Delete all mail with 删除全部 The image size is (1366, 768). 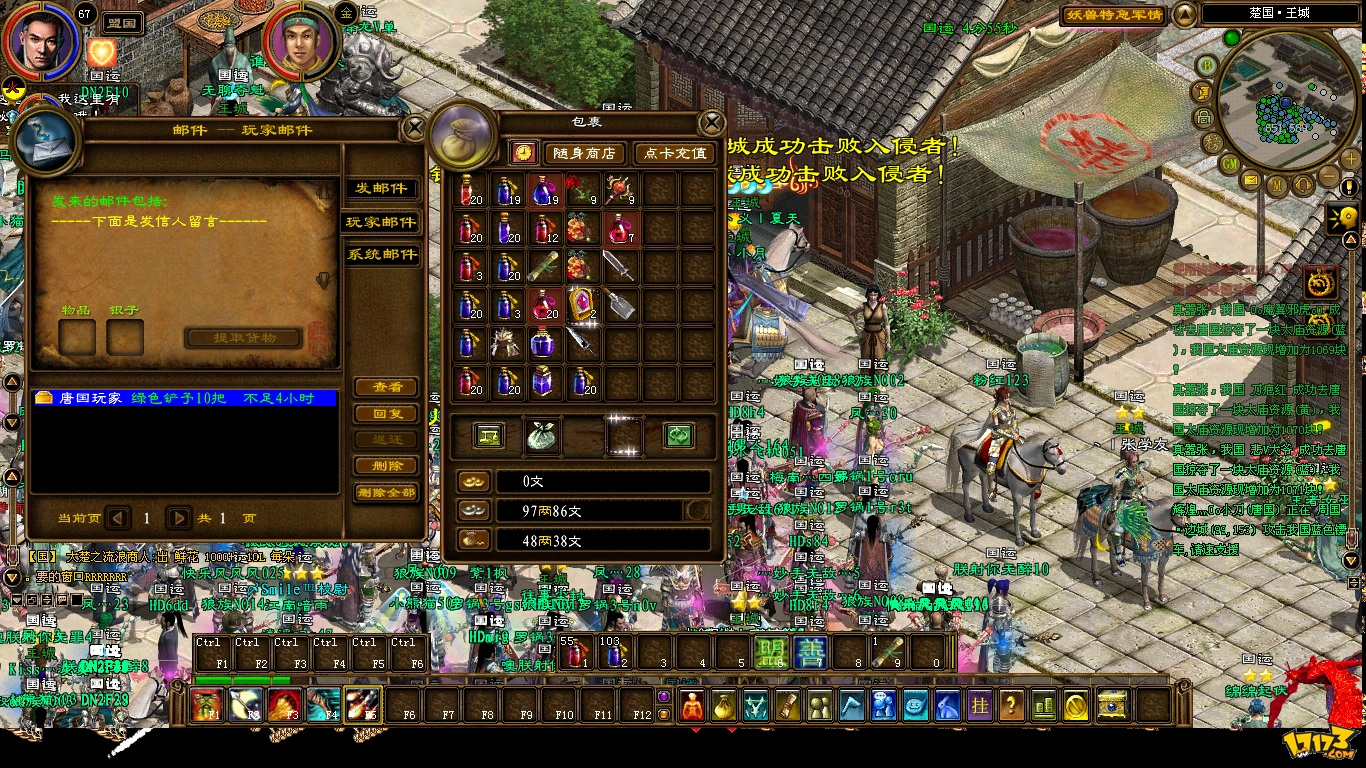pos(386,493)
